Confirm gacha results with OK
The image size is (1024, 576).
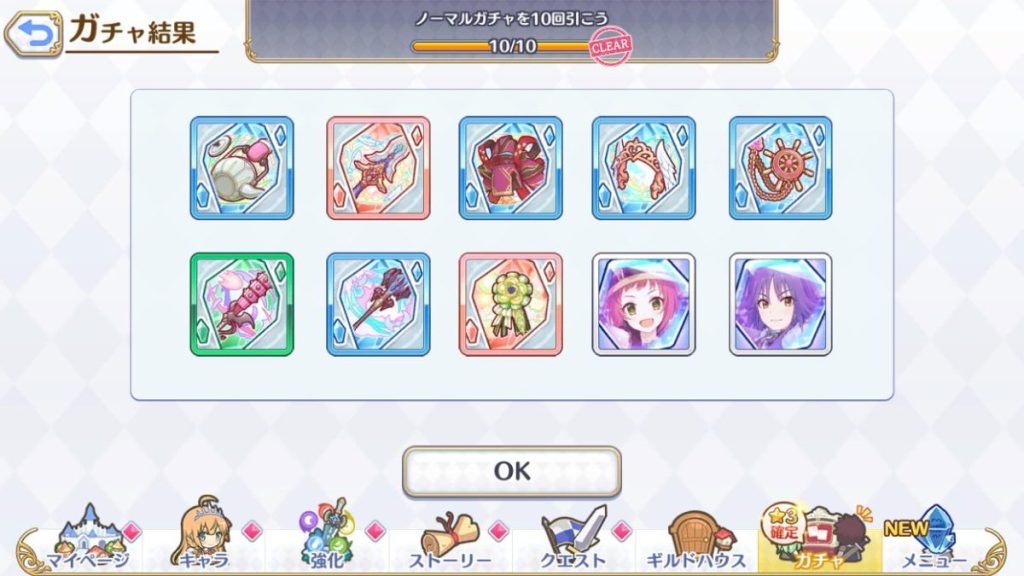[511, 471]
